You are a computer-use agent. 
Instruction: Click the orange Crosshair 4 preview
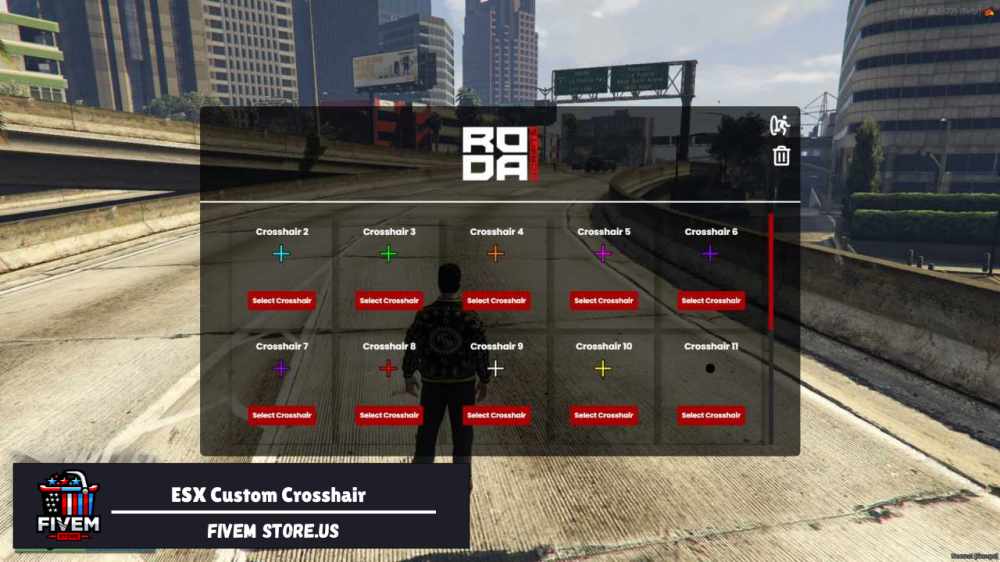(496, 254)
